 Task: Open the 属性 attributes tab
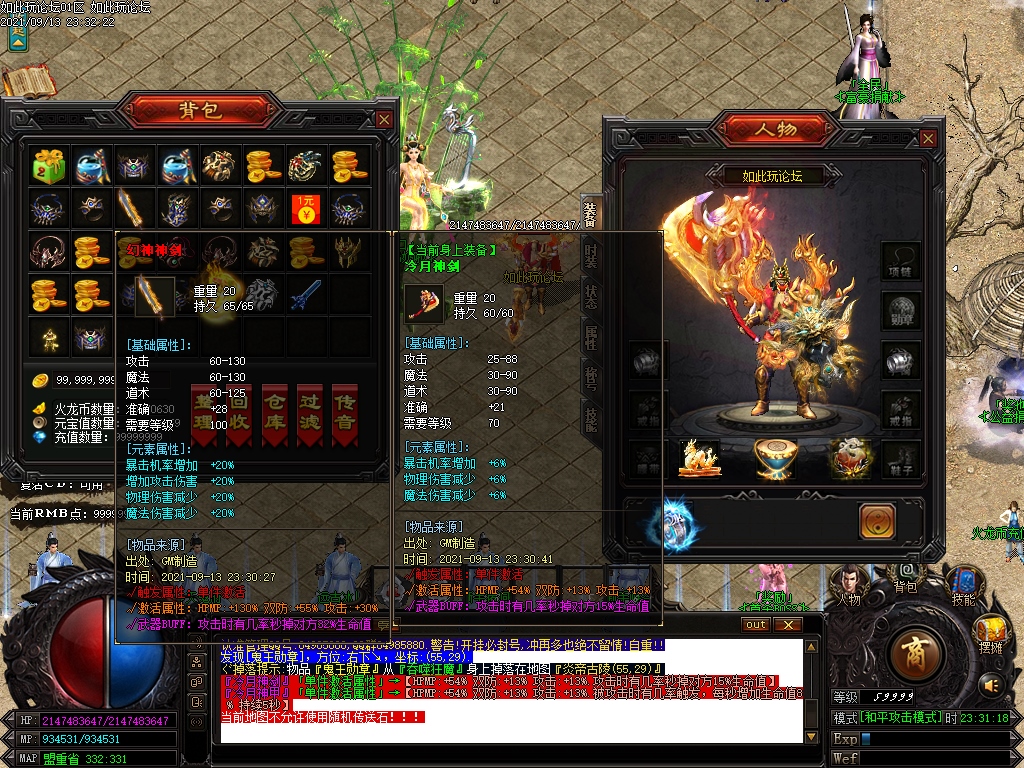(x=591, y=336)
